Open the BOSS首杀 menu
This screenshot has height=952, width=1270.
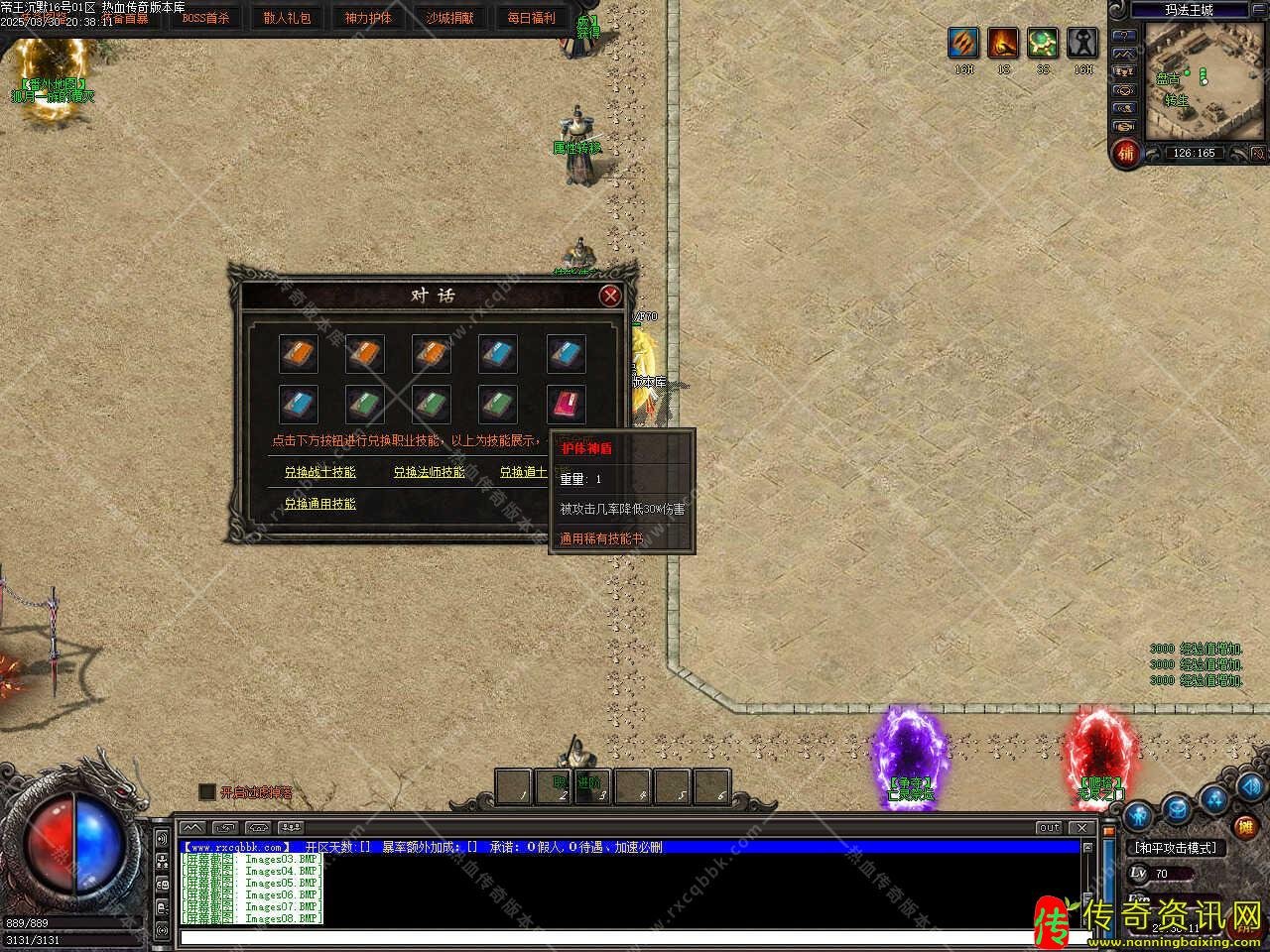205,18
